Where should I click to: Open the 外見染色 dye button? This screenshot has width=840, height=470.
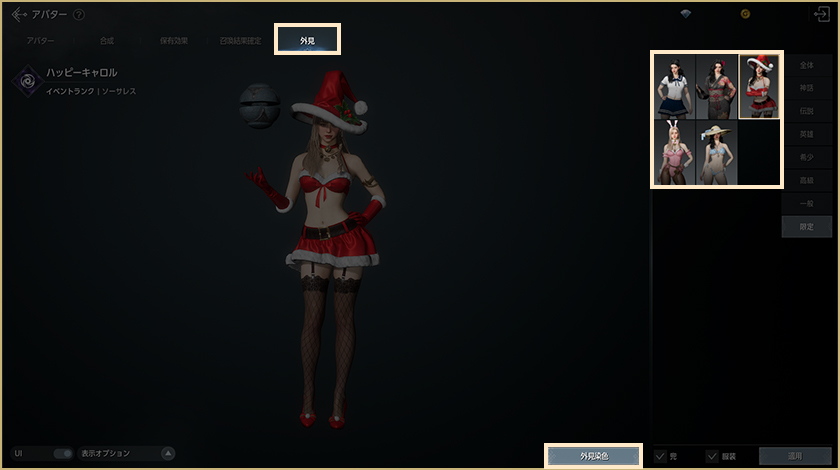pos(594,456)
